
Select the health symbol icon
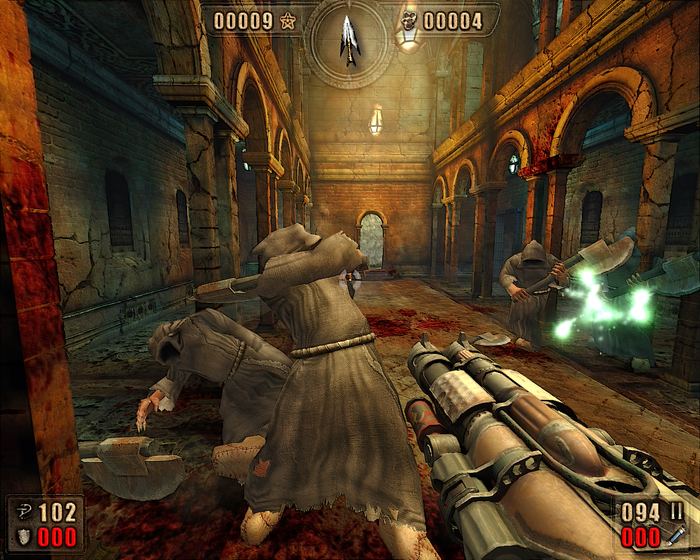(23, 513)
